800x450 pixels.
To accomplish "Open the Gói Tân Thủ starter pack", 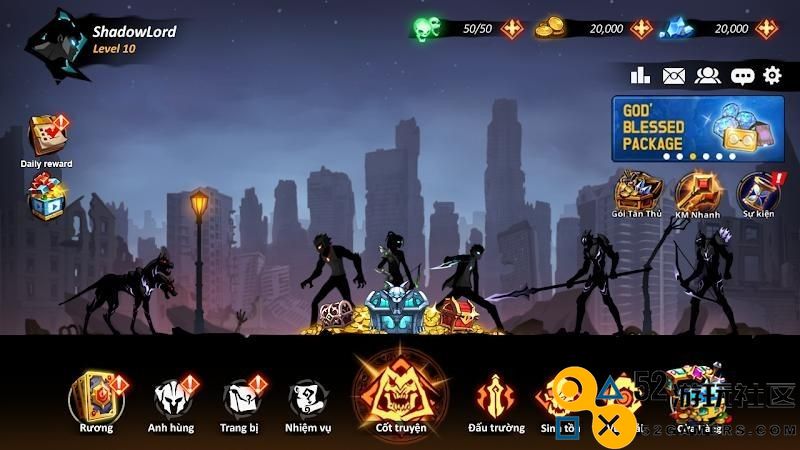I will click(638, 190).
